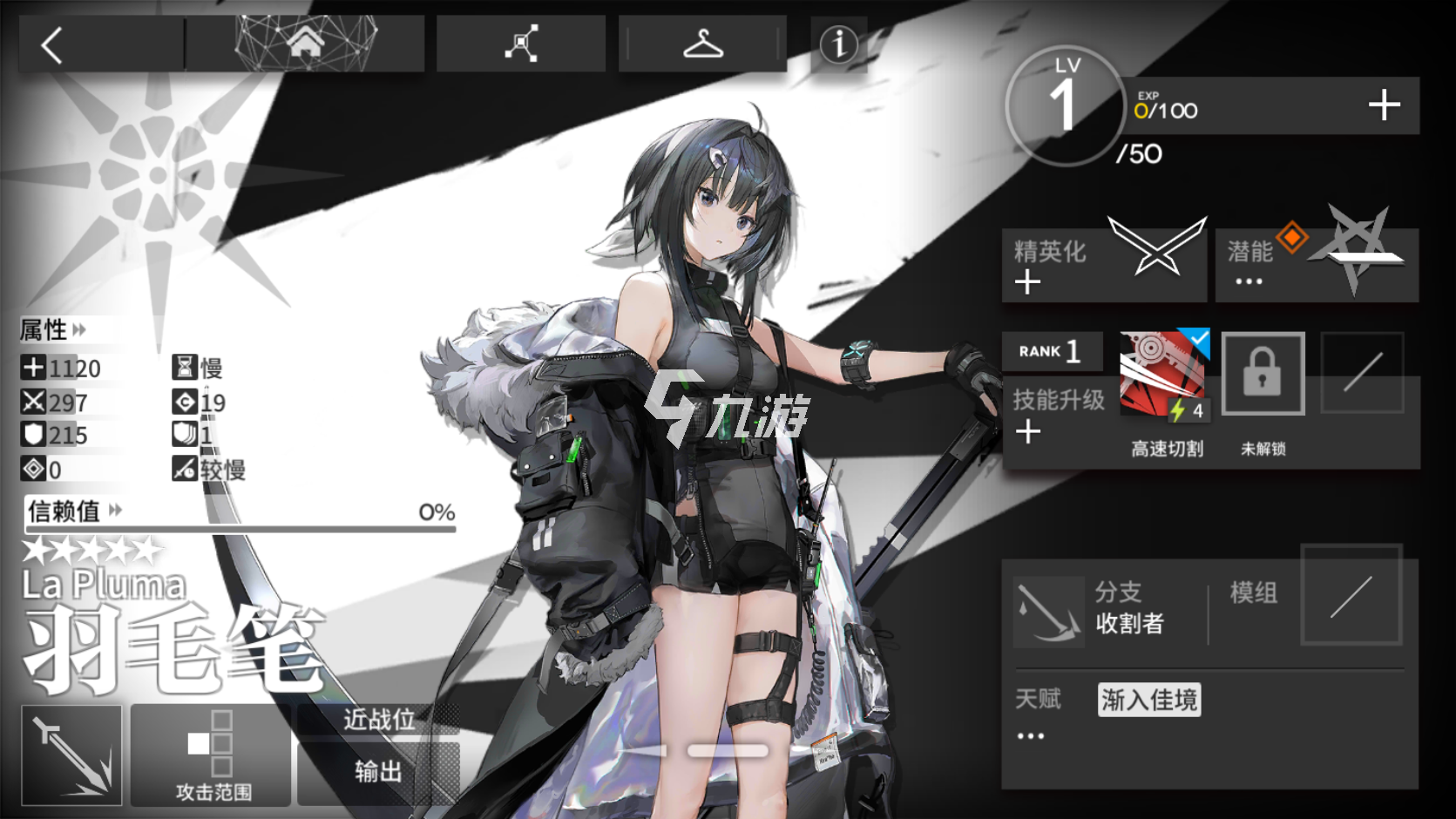Click the 近战位 melee position tag

pos(378,720)
